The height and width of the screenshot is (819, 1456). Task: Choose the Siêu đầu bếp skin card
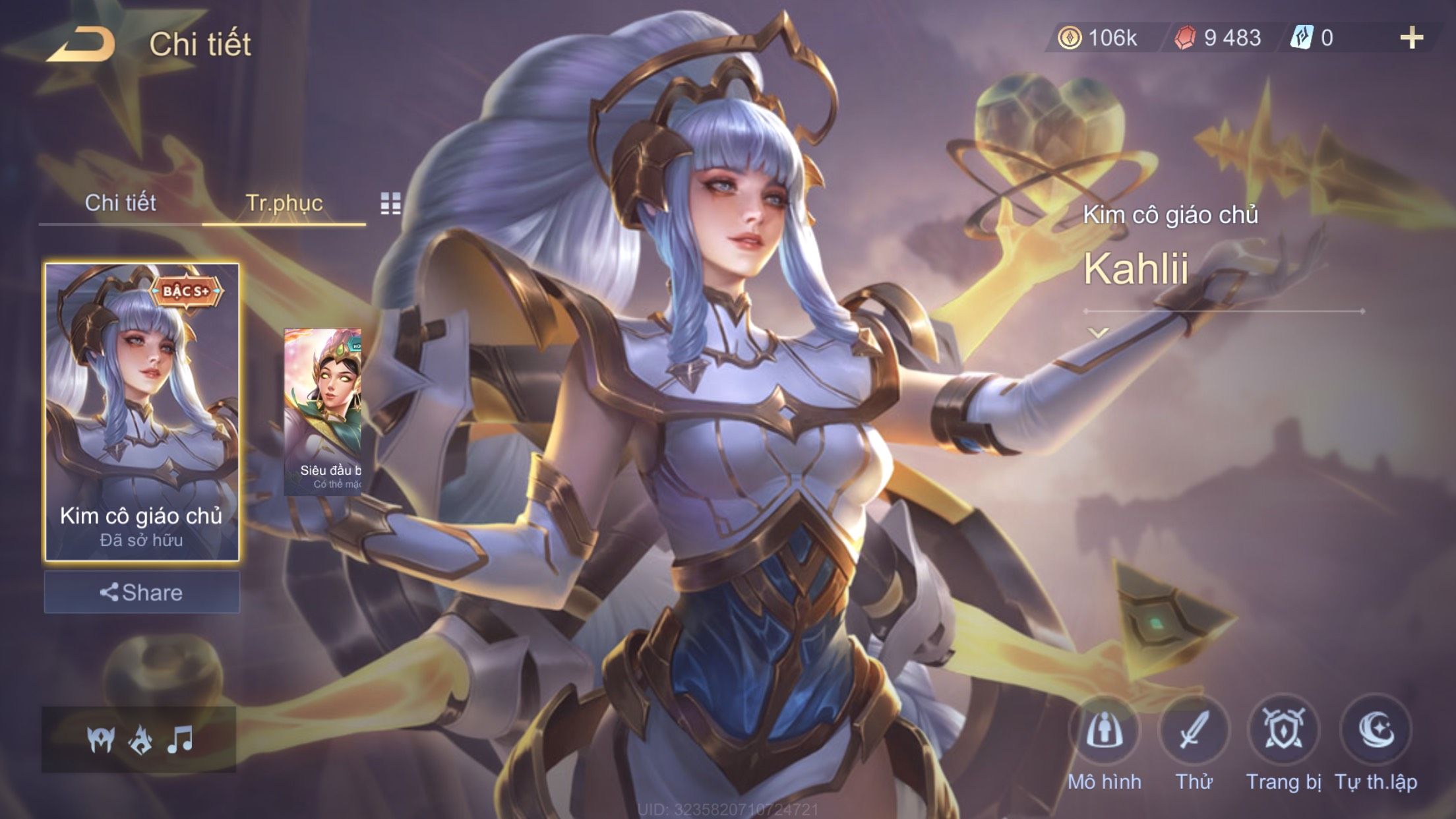point(323,411)
